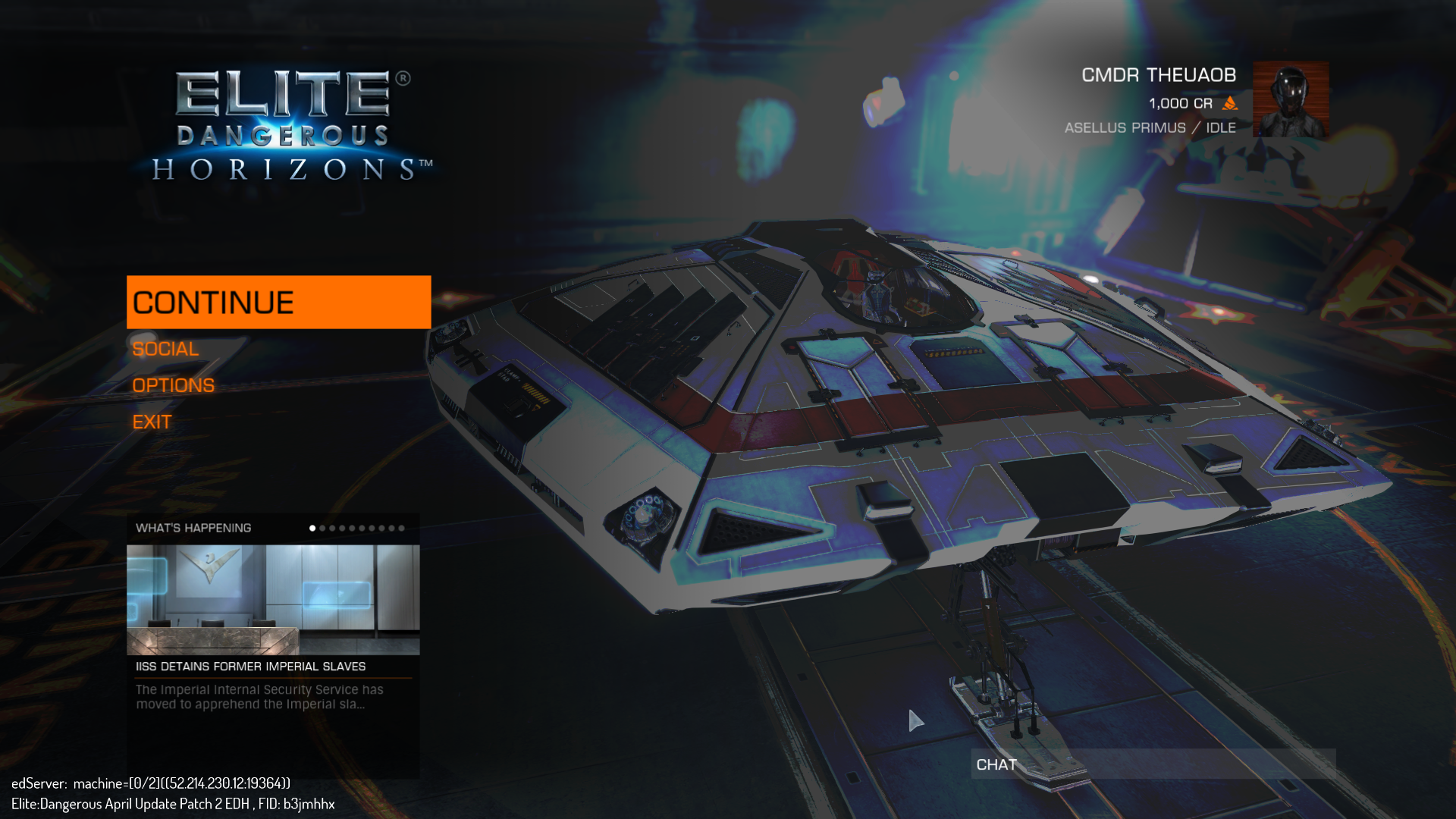Open the OPTIONS menu
The width and height of the screenshot is (1456, 819).
173,385
